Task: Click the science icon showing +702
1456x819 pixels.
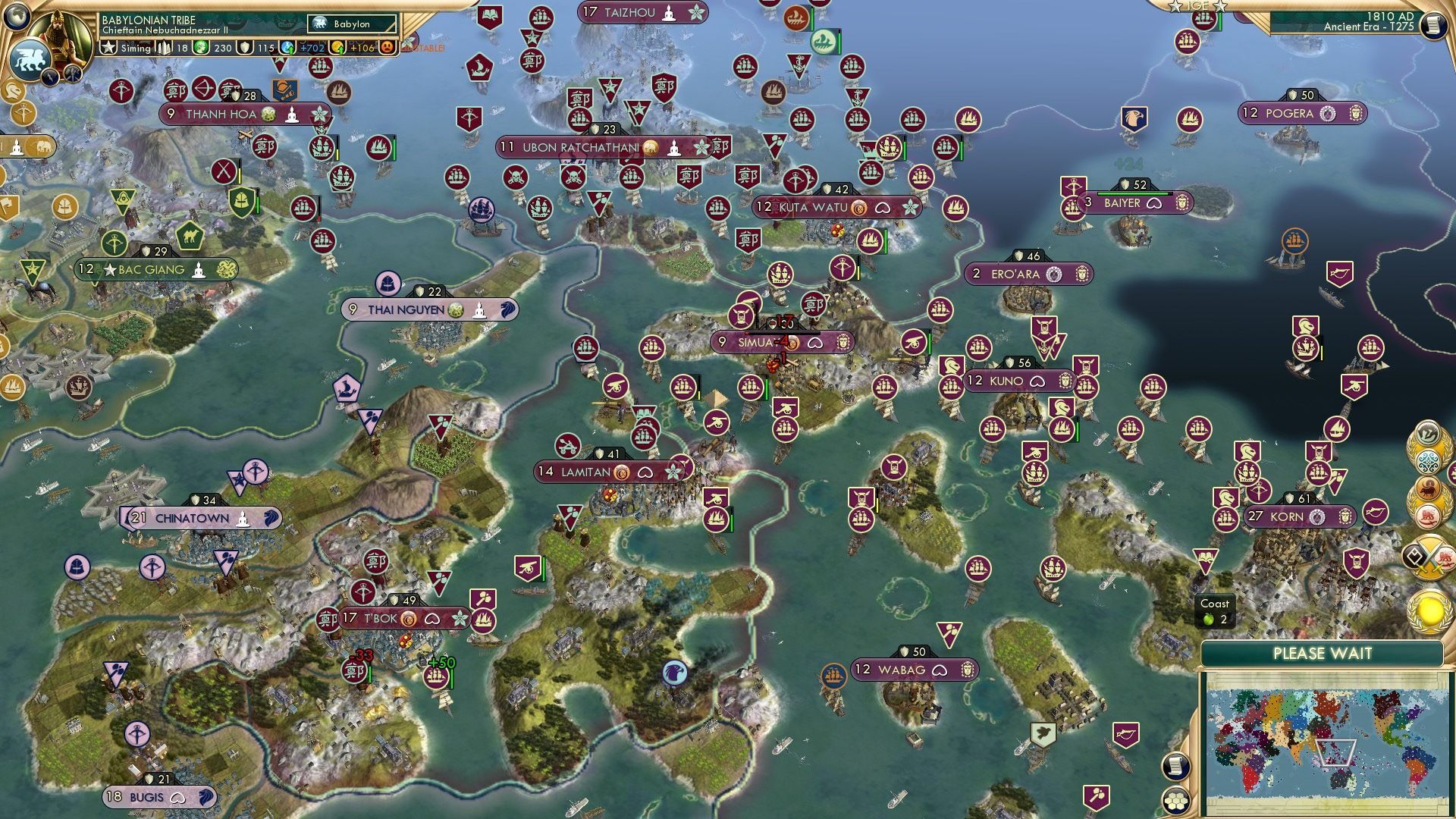Action: point(287,49)
